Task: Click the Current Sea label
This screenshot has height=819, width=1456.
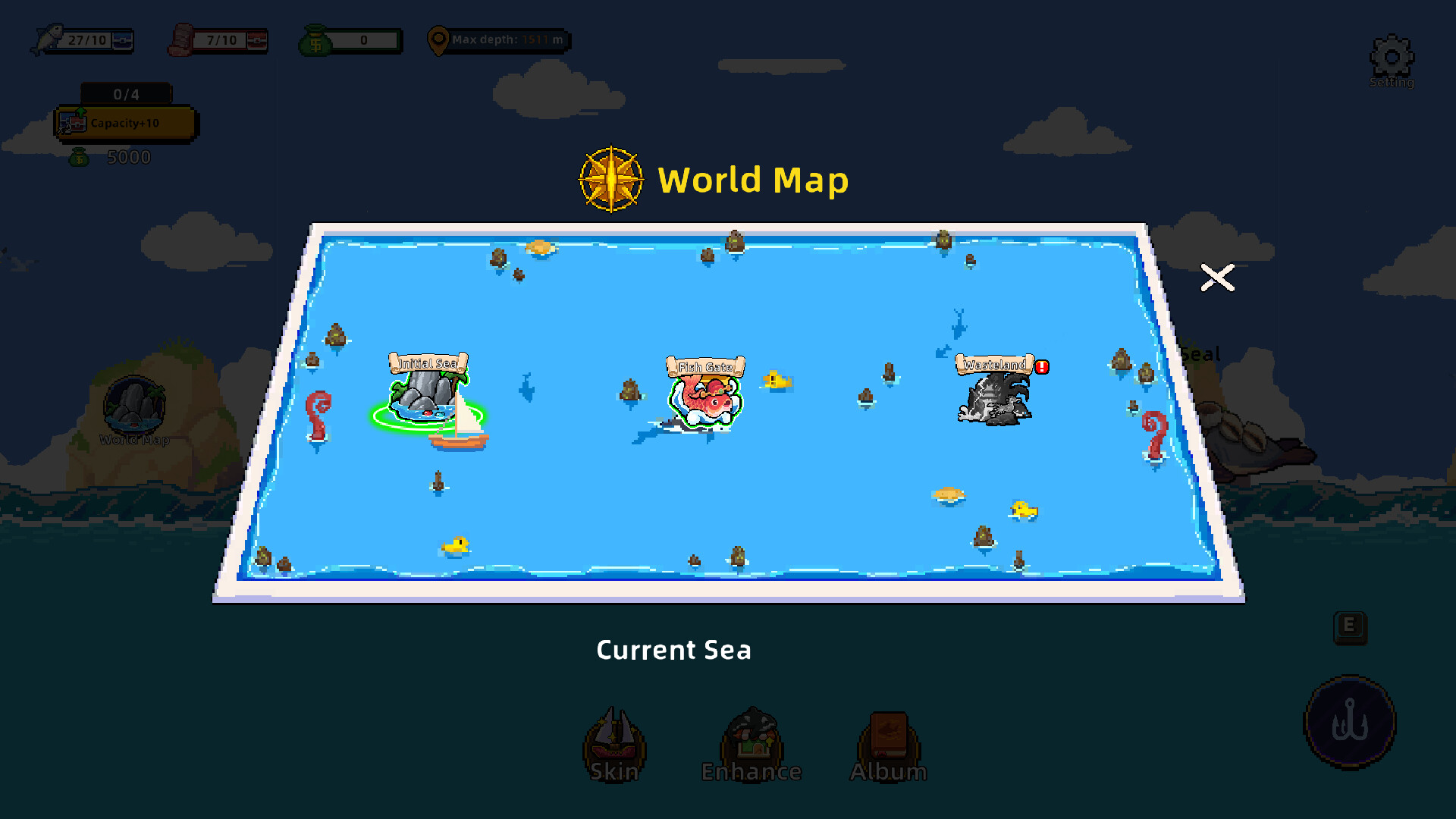Action: tap(673, 650)
